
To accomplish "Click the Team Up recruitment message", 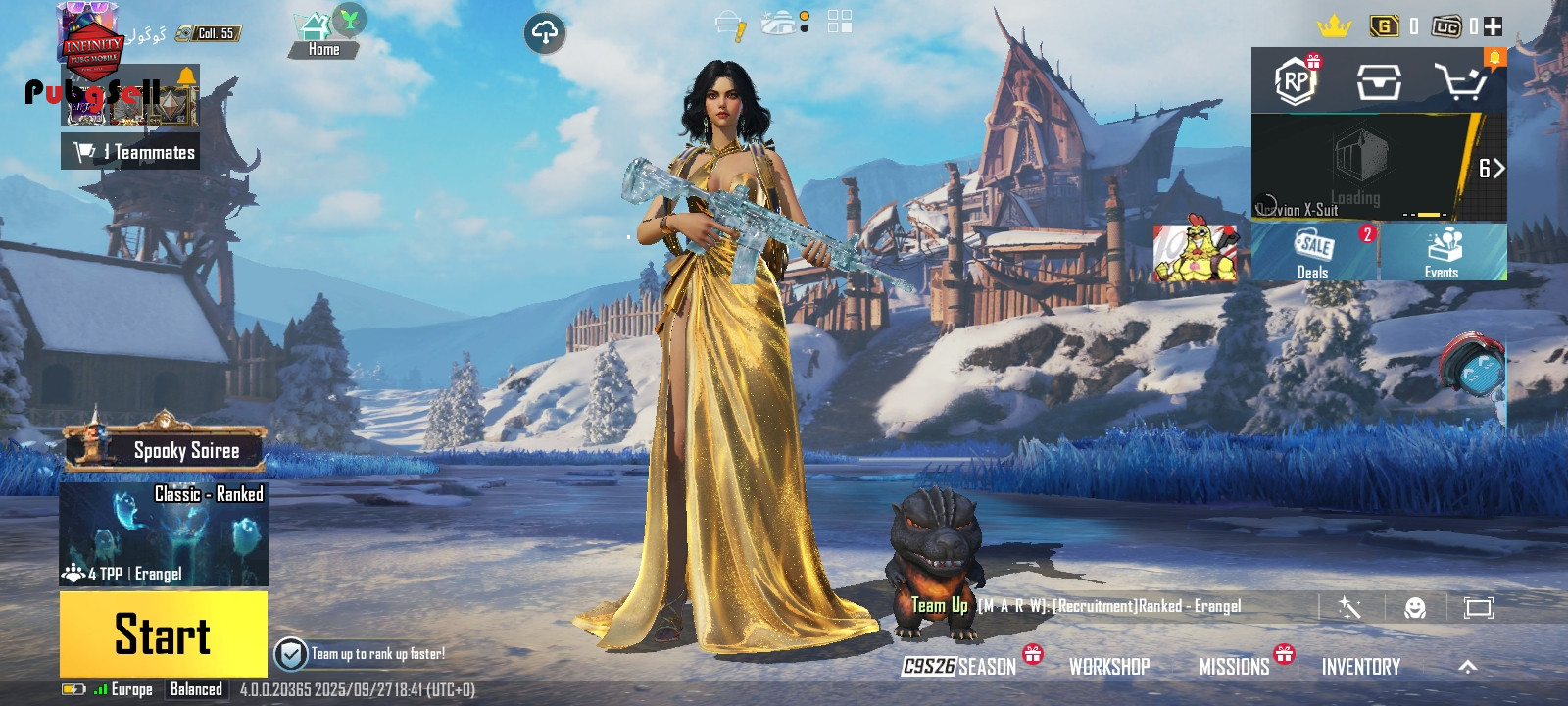I will click(1076, 606).
